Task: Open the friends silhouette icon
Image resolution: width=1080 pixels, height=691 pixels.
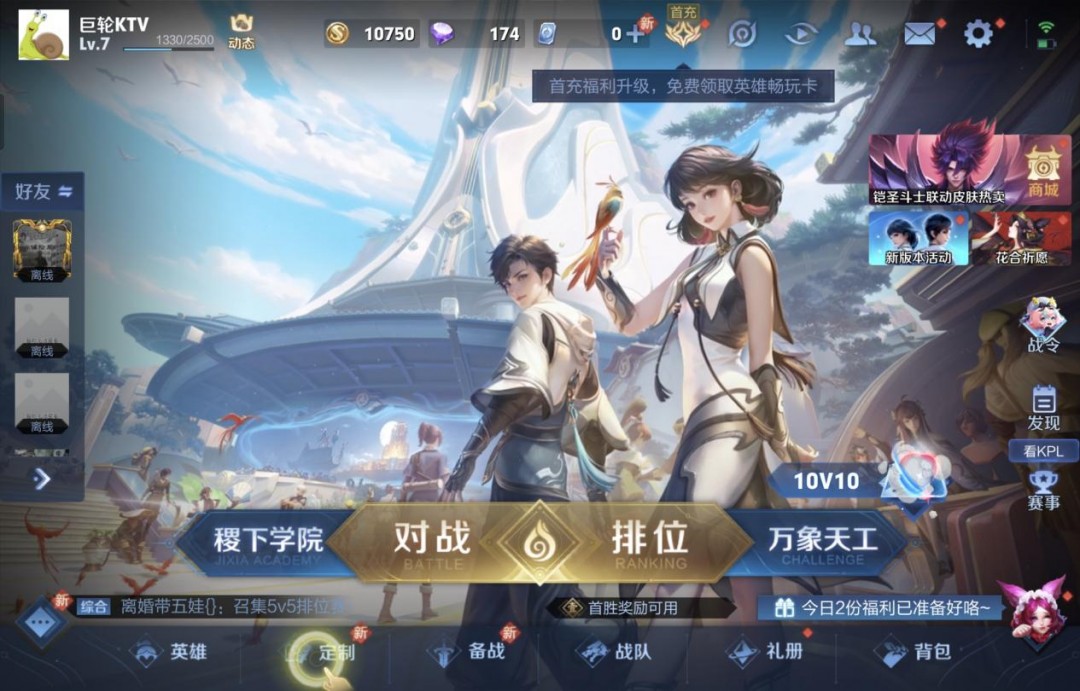Action: (x=860, y=34)
